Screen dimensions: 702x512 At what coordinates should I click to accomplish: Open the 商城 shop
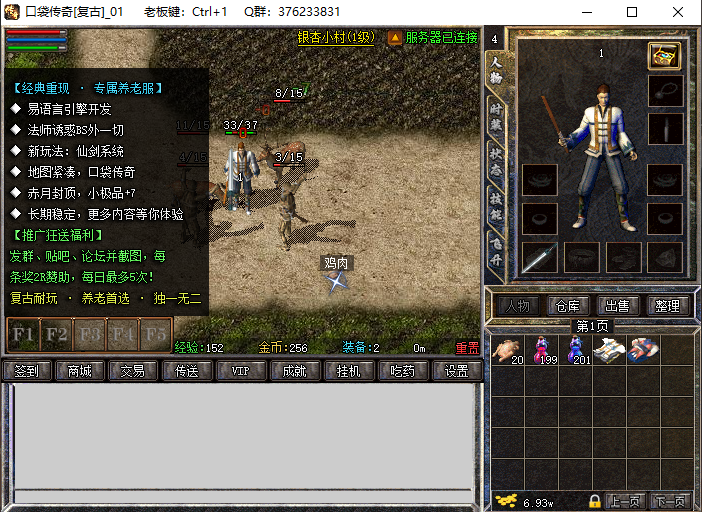(79, 371)
